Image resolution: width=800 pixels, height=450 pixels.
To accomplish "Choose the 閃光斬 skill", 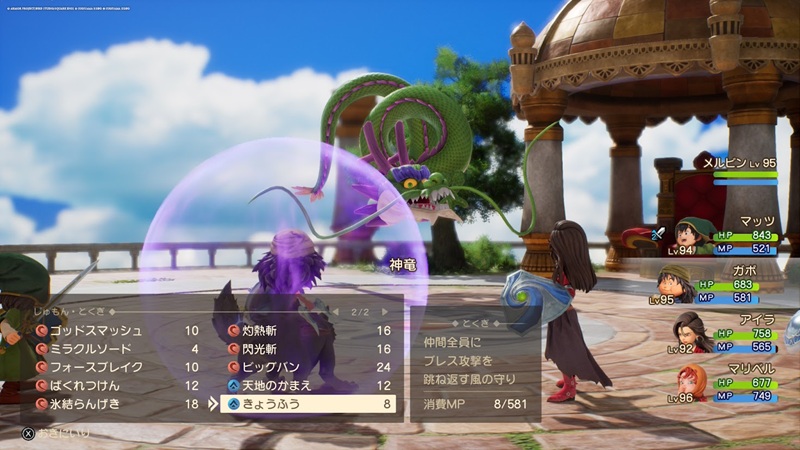I will tap(263, 349).
